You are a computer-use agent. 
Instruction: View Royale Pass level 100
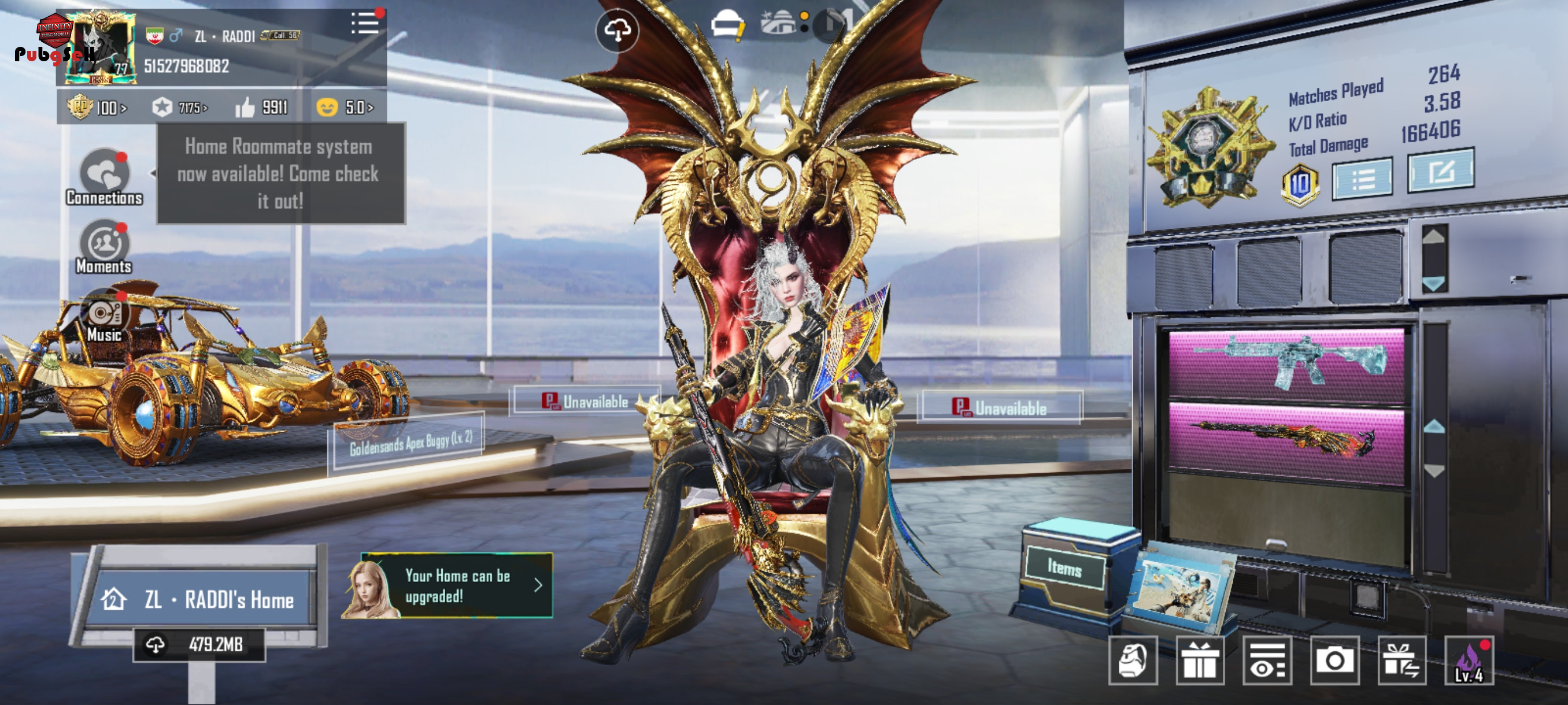97,107
